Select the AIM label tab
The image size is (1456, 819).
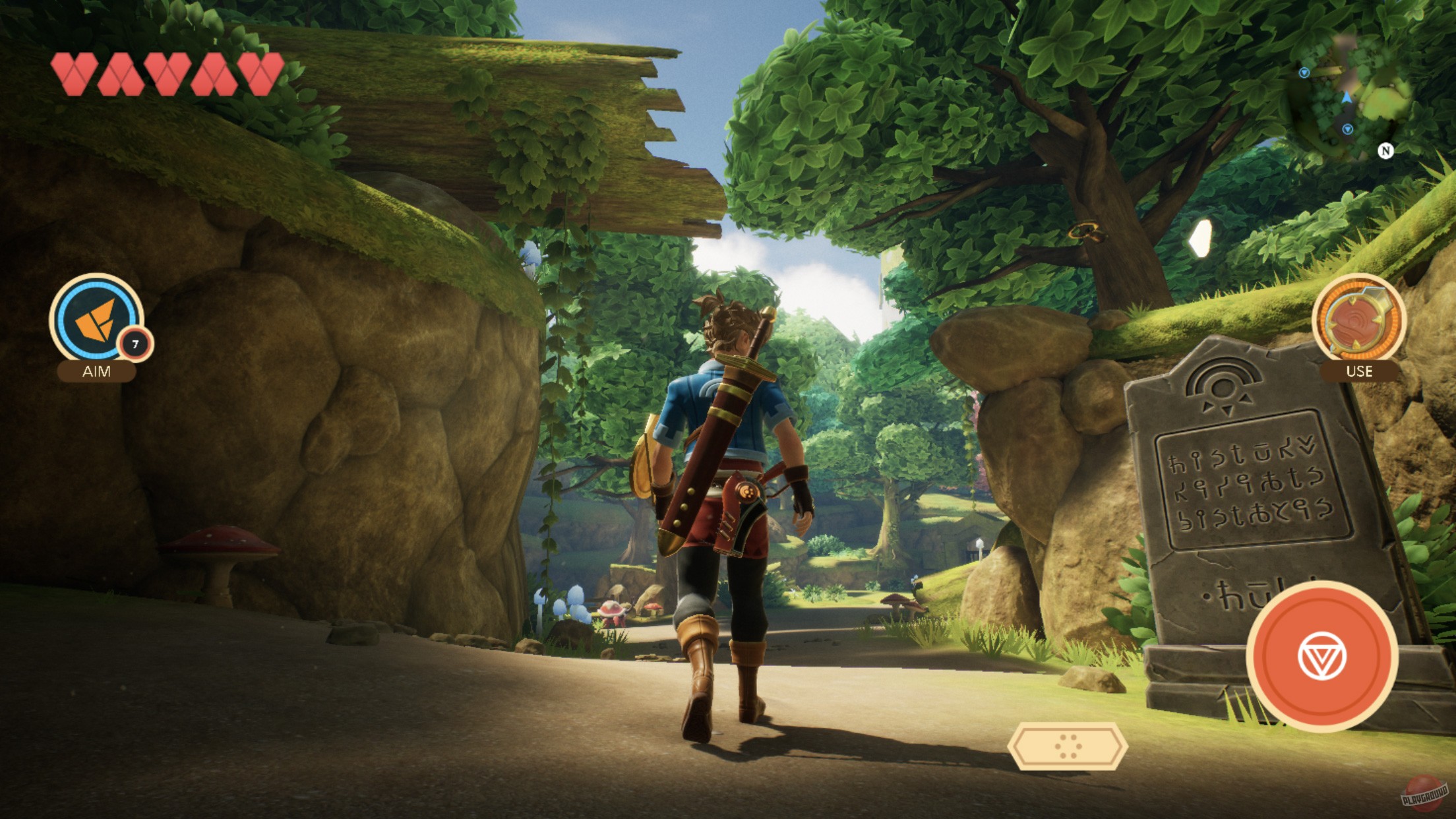[96, 373]
